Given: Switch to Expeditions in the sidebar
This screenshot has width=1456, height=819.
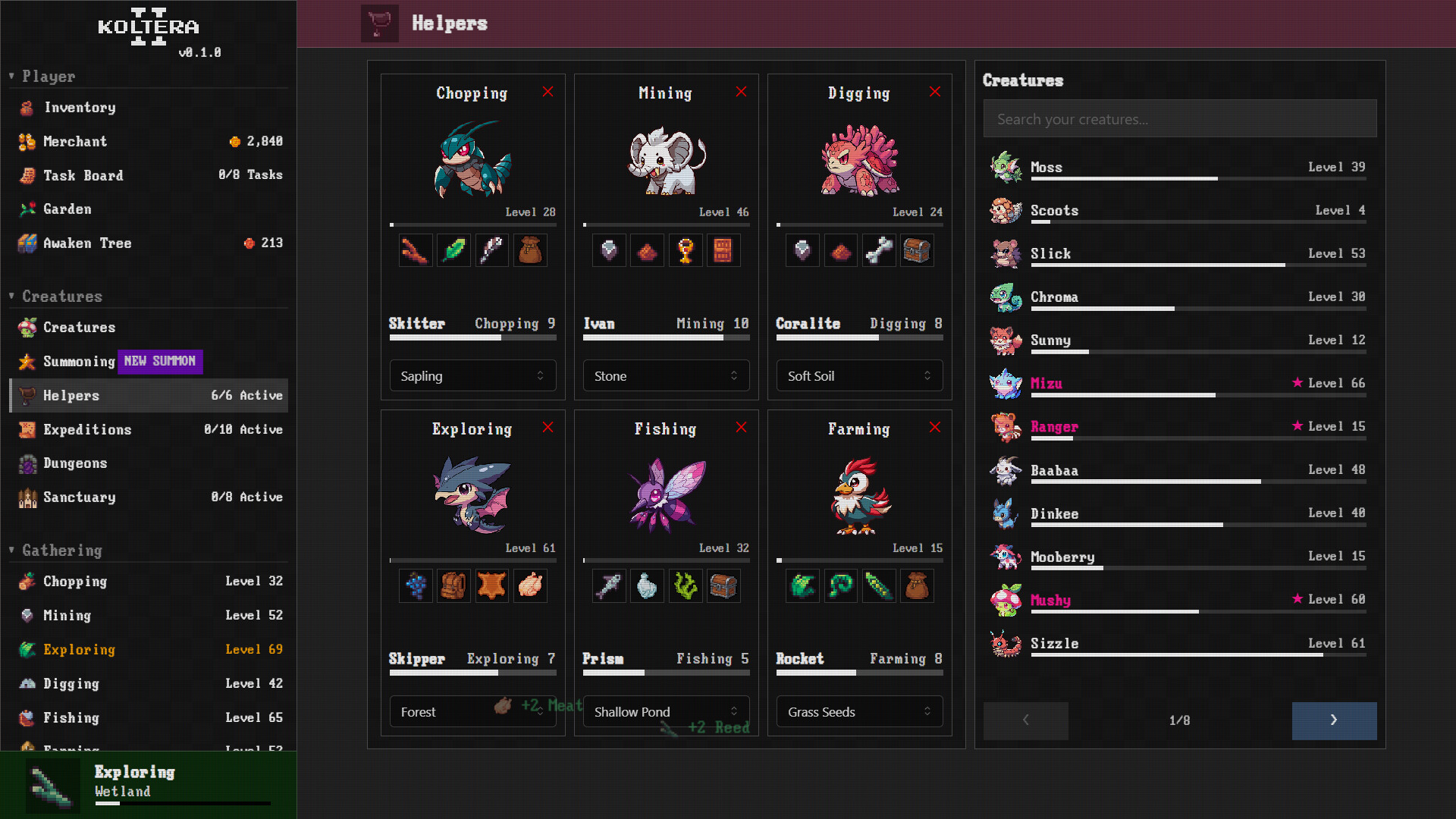Looking at the screenshot, I should pos(87,429).
